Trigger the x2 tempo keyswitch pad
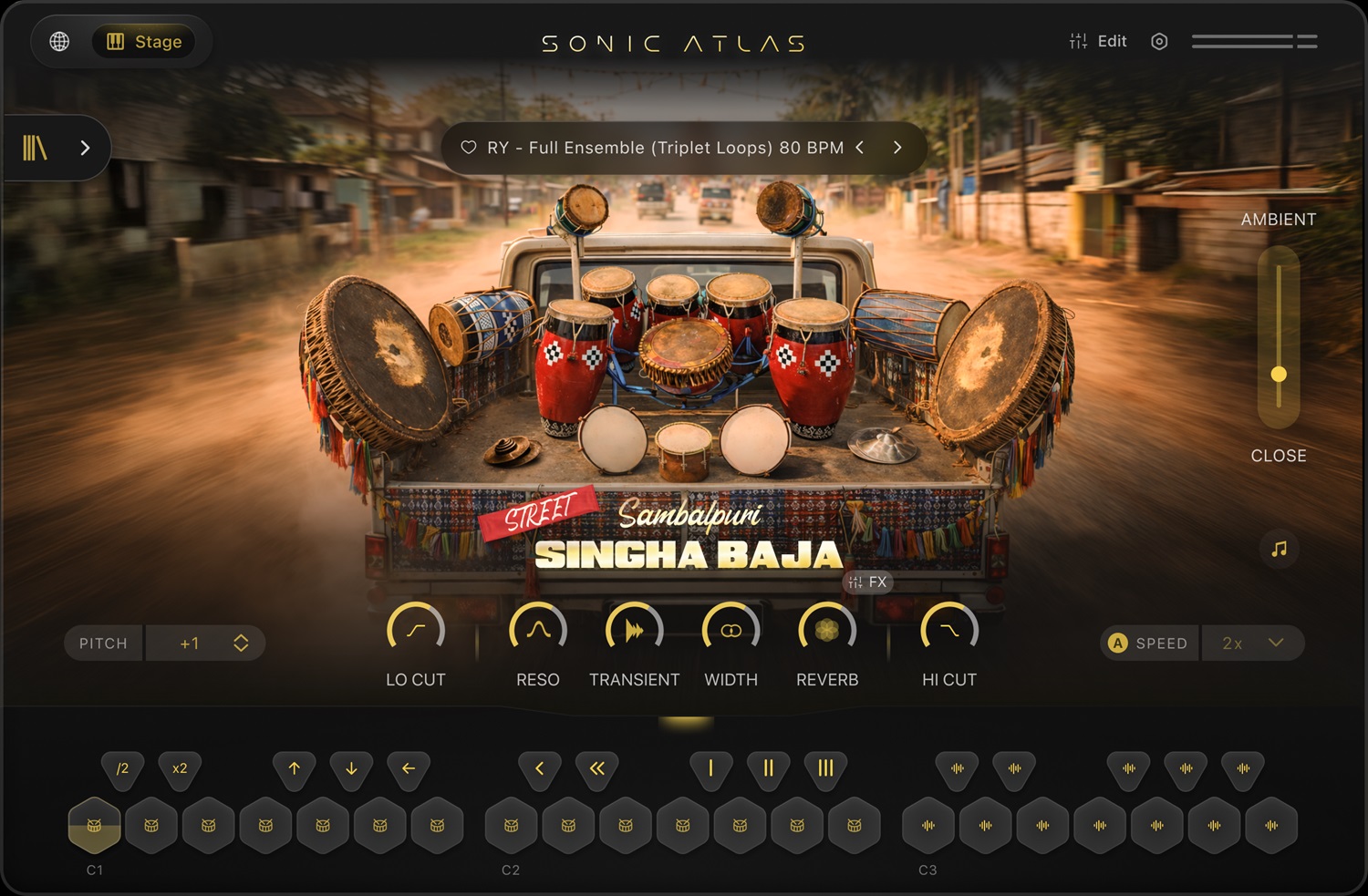The width and height of the screenshot is (1368, 896). click(x=180, y=769)
